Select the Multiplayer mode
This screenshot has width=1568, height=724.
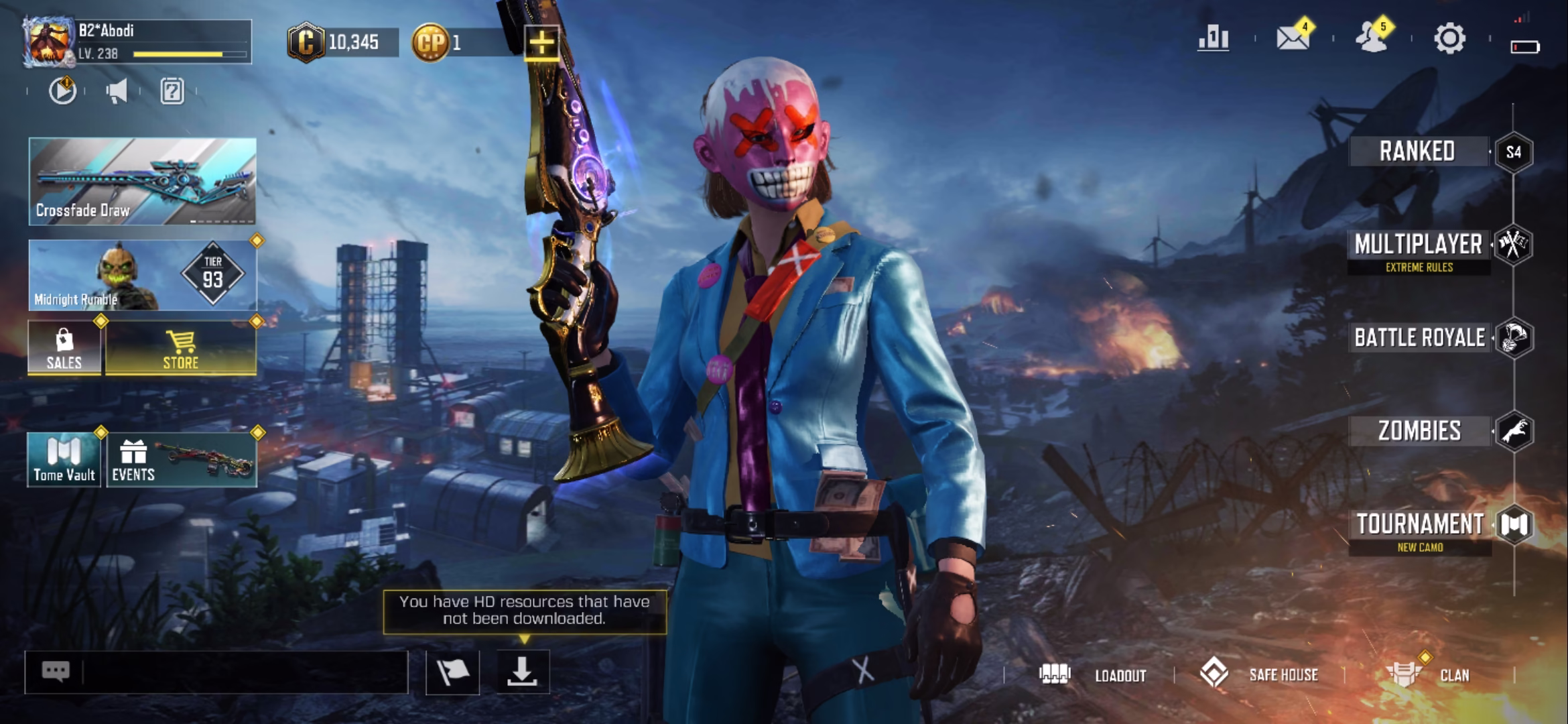(x=1419, y=245)
